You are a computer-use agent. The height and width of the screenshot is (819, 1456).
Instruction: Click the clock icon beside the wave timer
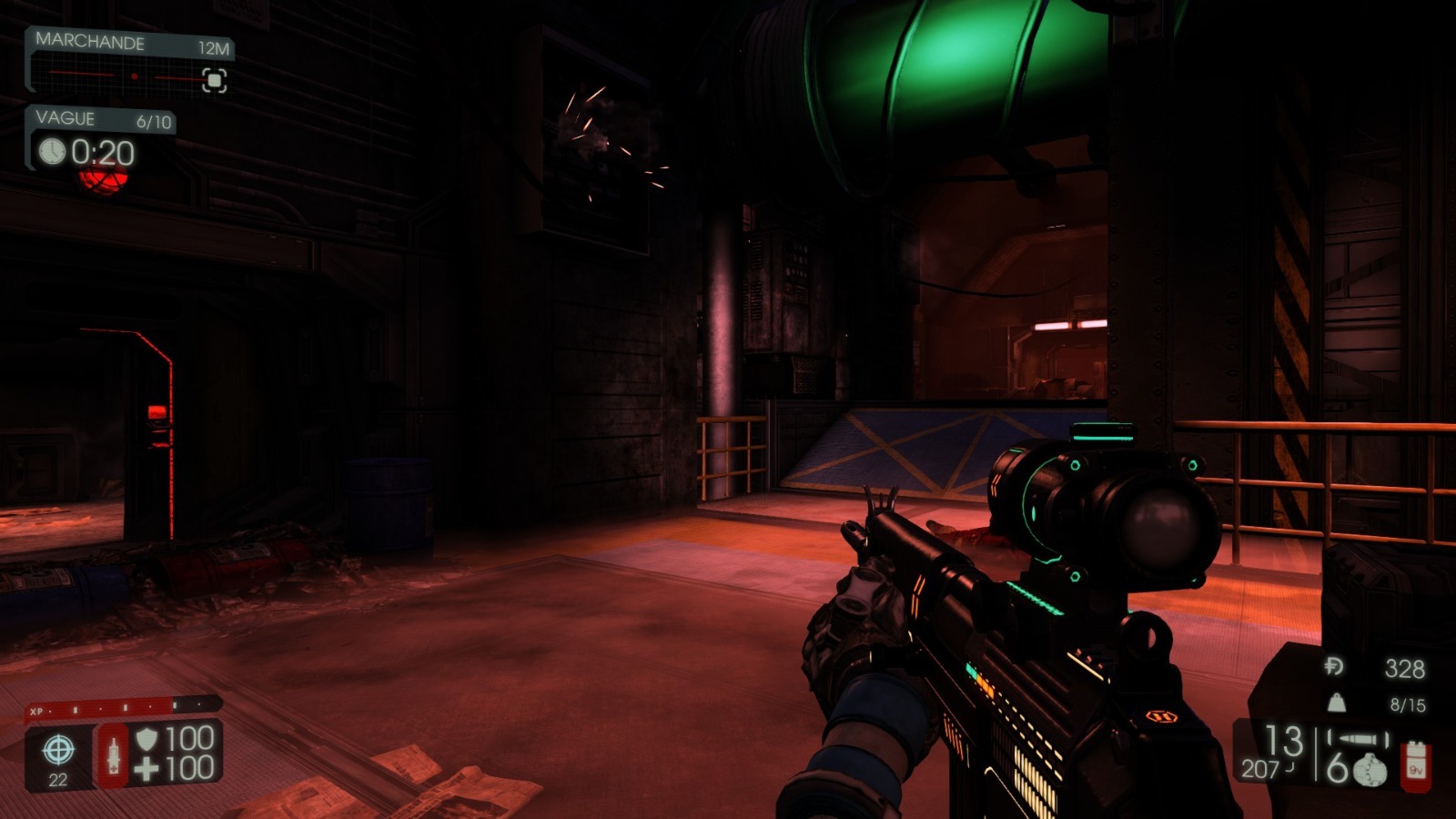(53, 152)
